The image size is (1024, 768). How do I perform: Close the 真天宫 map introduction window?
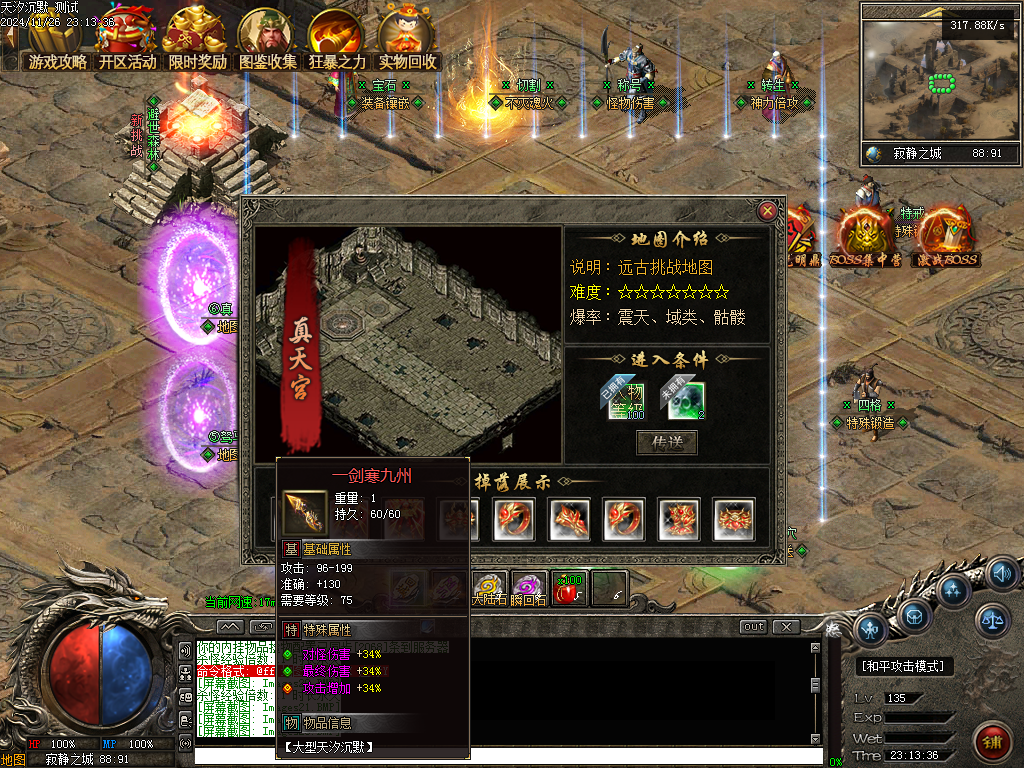pyautogui.click(x=767, y=211)
